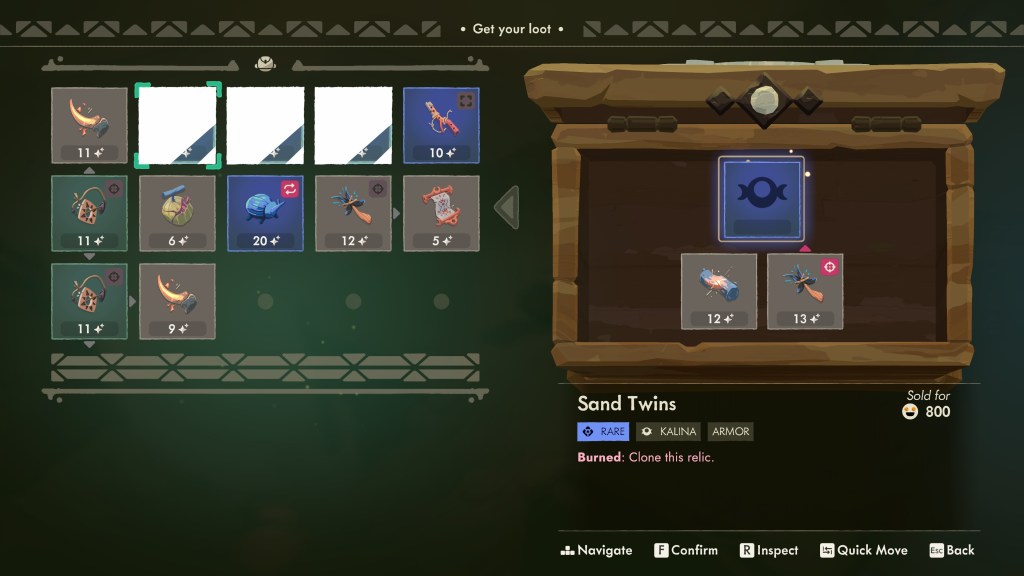Click the left arrow beside the chest
This screenshot has height=576, width=1024.
(507, 207)
